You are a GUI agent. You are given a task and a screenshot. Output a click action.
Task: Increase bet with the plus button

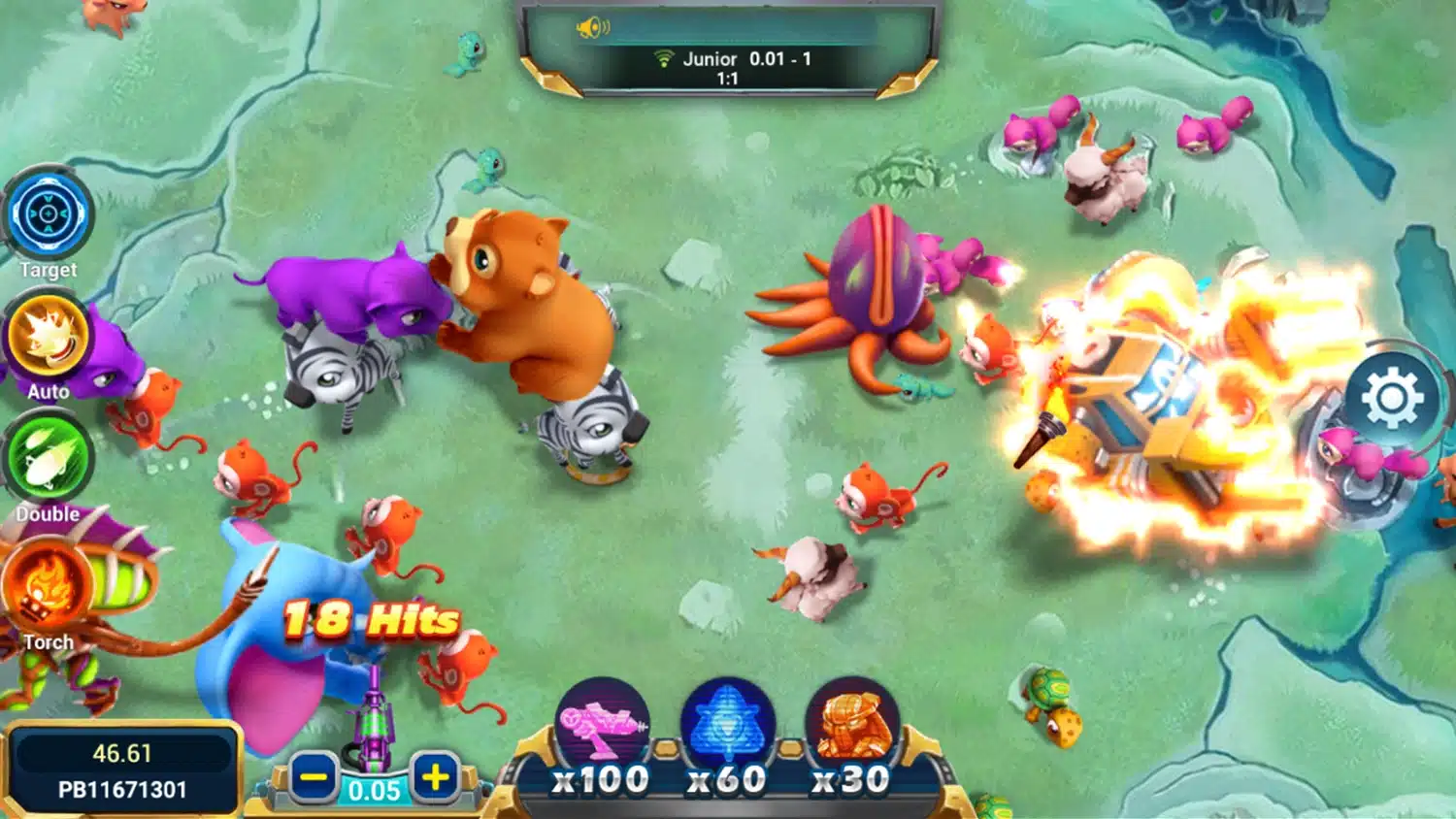pyautogui.click(x=435, y=776)
